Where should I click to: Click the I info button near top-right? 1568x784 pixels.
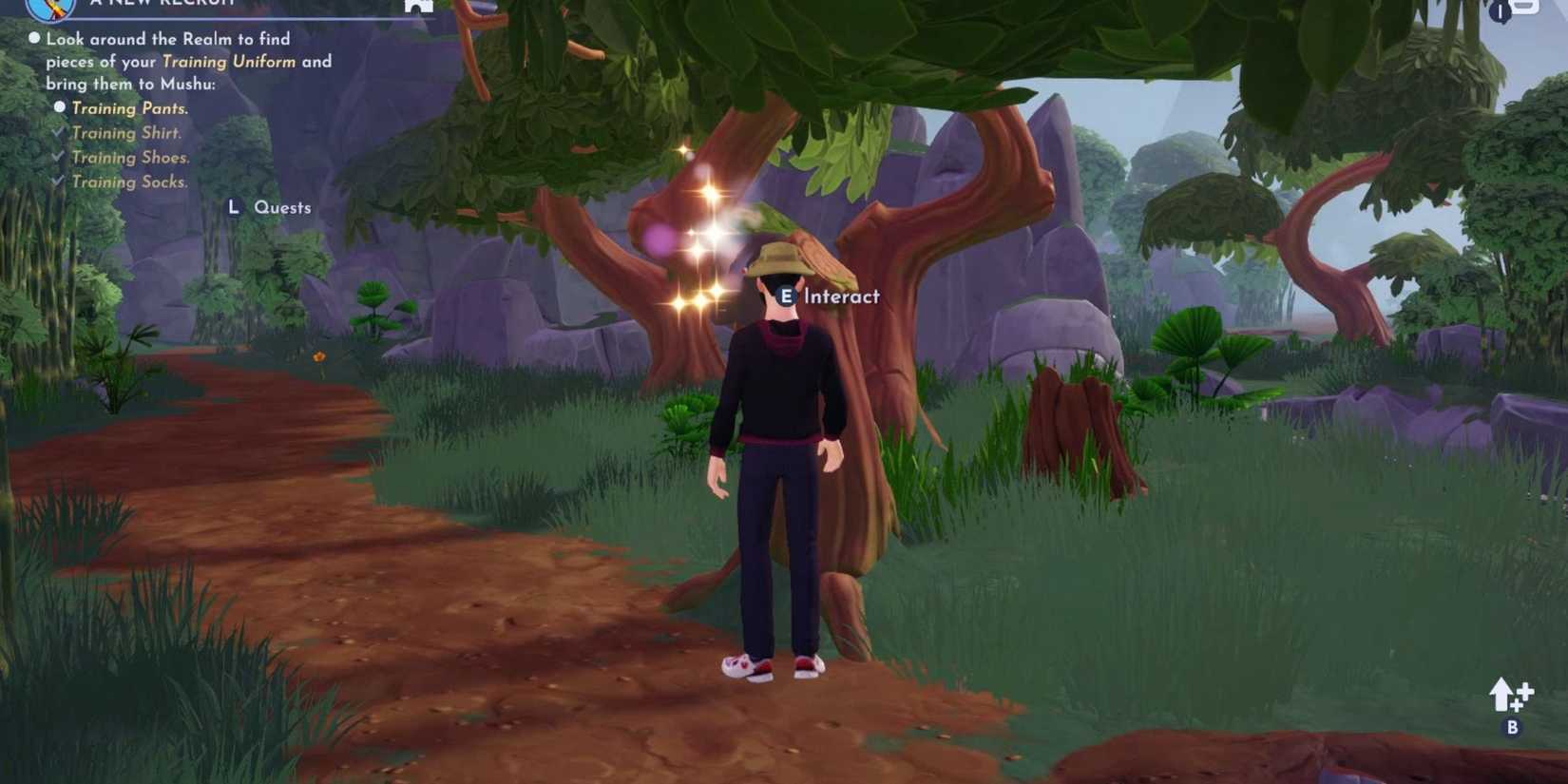(1500, 12)
